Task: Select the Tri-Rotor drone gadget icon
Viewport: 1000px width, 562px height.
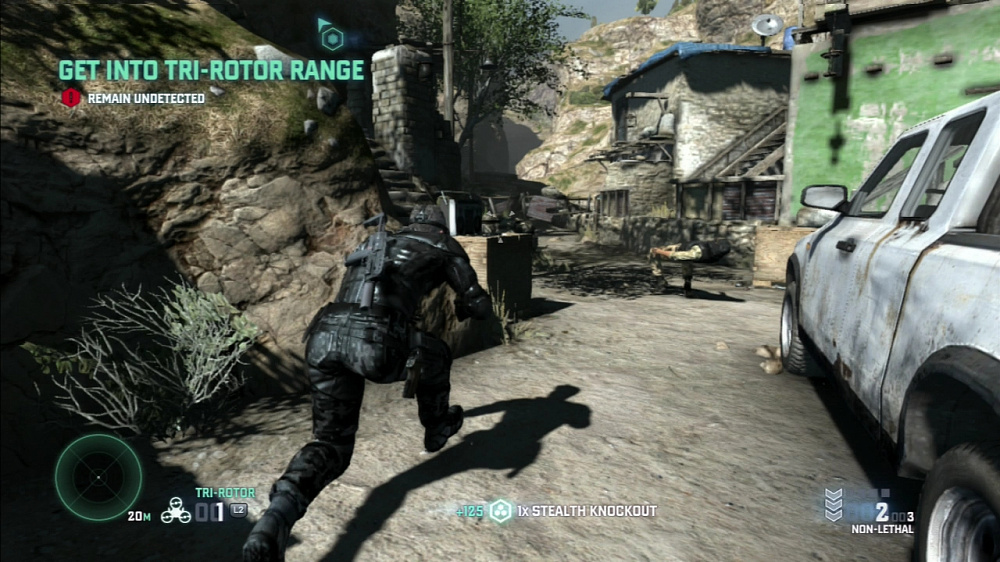Action: coord(176,511)
